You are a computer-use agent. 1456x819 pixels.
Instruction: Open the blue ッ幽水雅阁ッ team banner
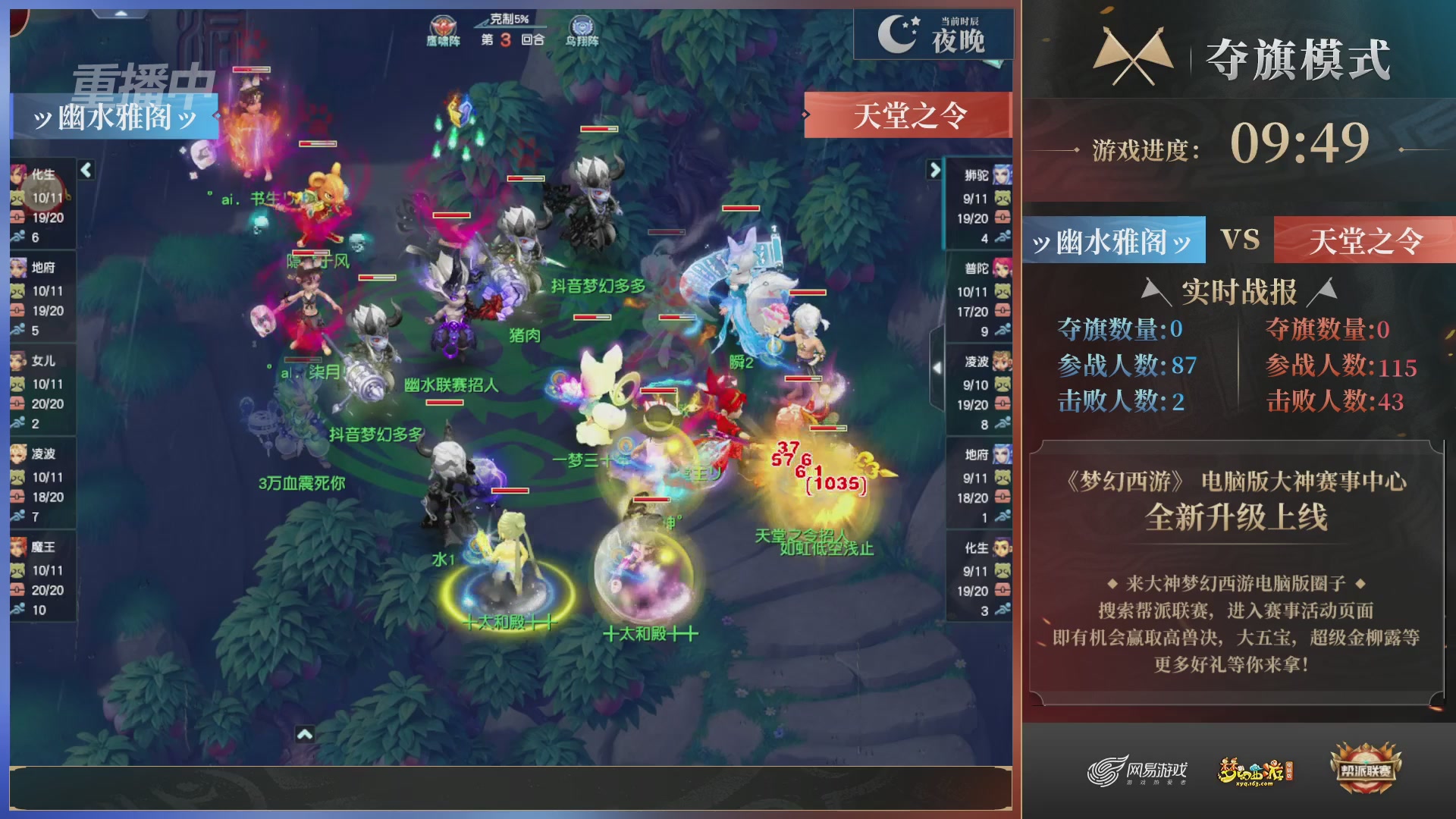pyautogui.click(x=115, y=116)
